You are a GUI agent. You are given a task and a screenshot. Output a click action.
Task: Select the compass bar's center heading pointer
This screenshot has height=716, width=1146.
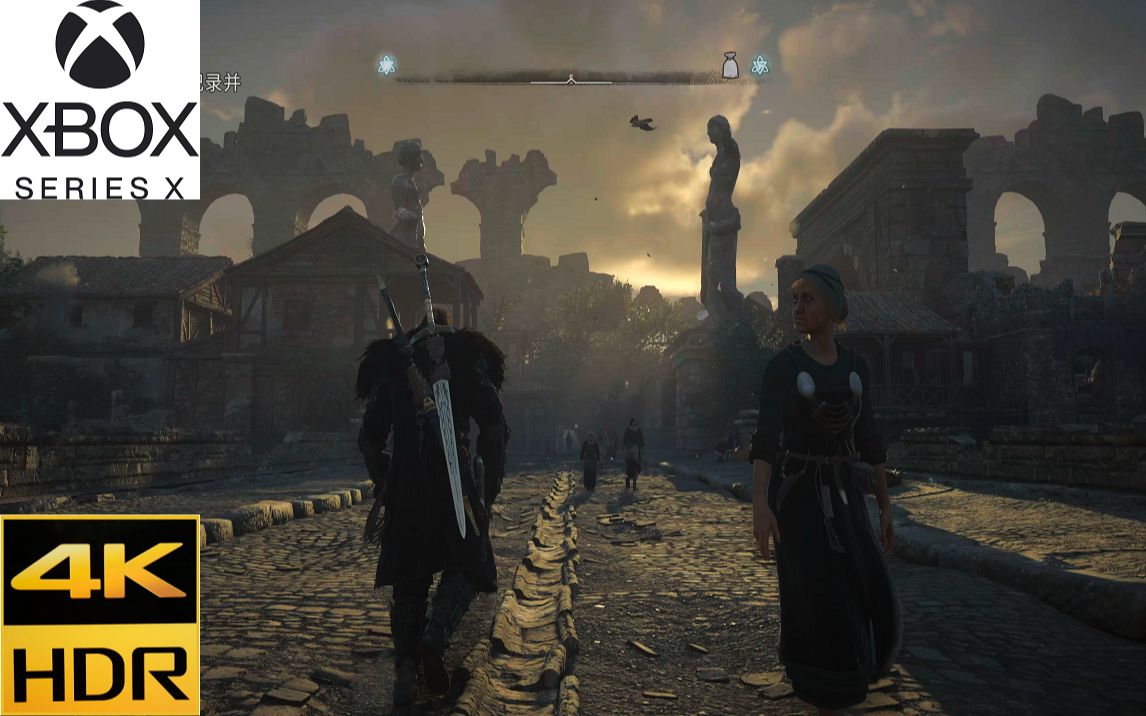coord(571,78)
